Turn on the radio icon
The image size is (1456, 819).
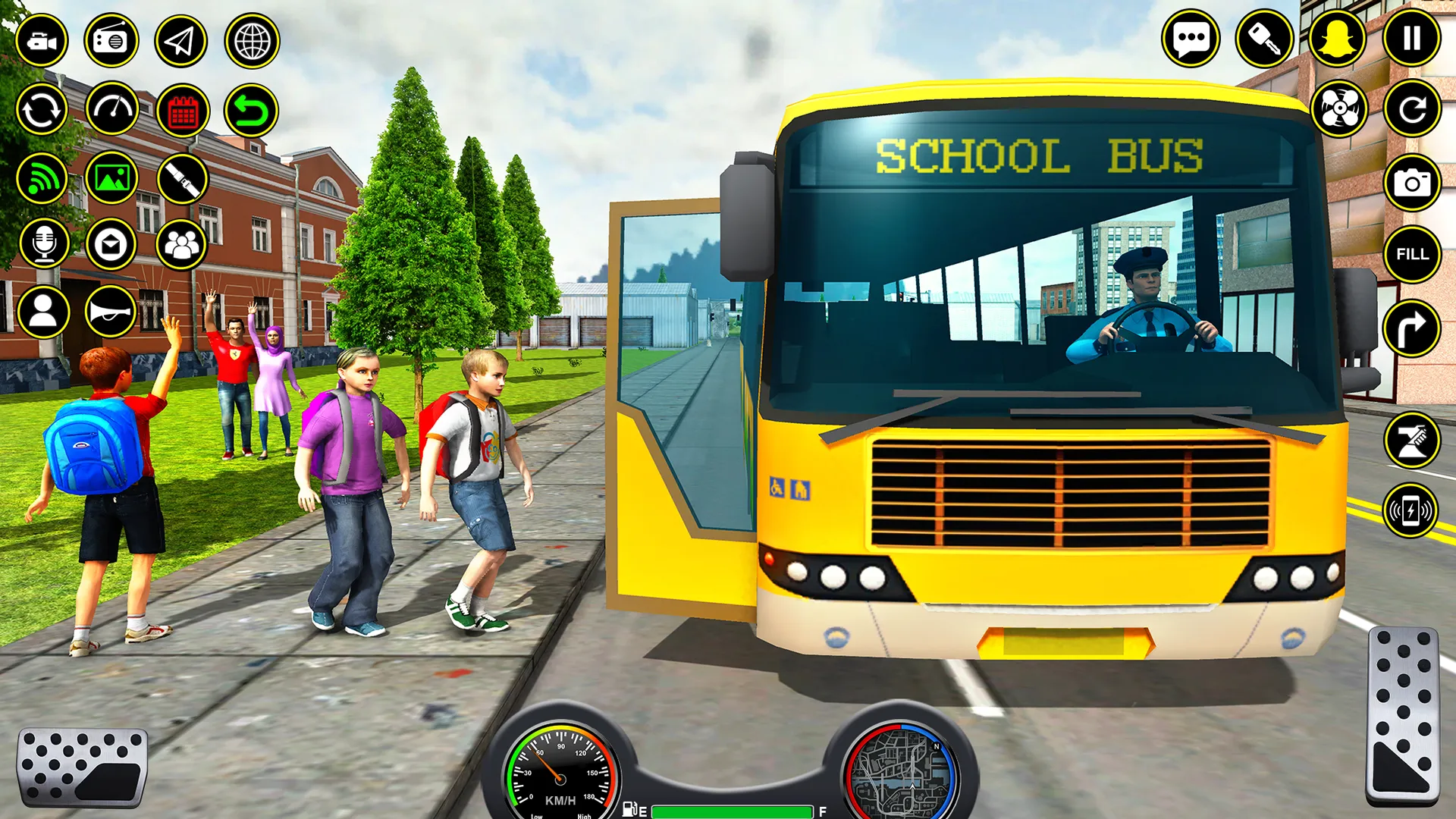click(111, 41)
